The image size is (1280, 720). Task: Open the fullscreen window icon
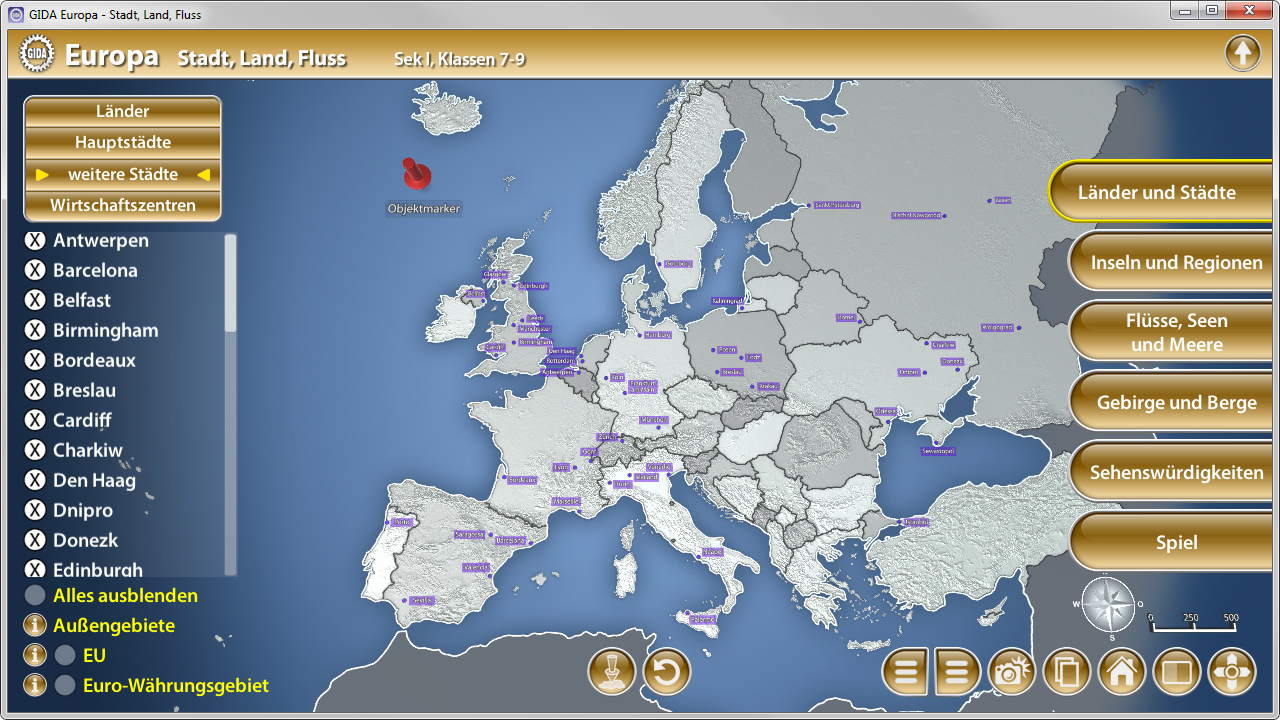(1176, 672)
